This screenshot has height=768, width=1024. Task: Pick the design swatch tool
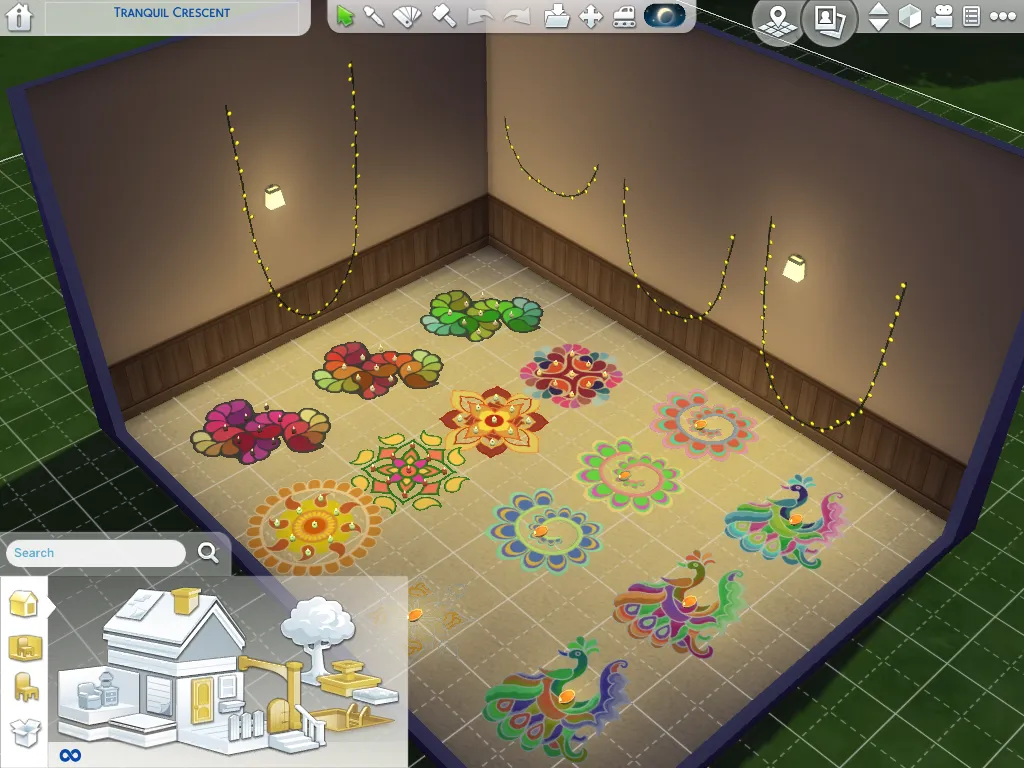coord(407,16)
